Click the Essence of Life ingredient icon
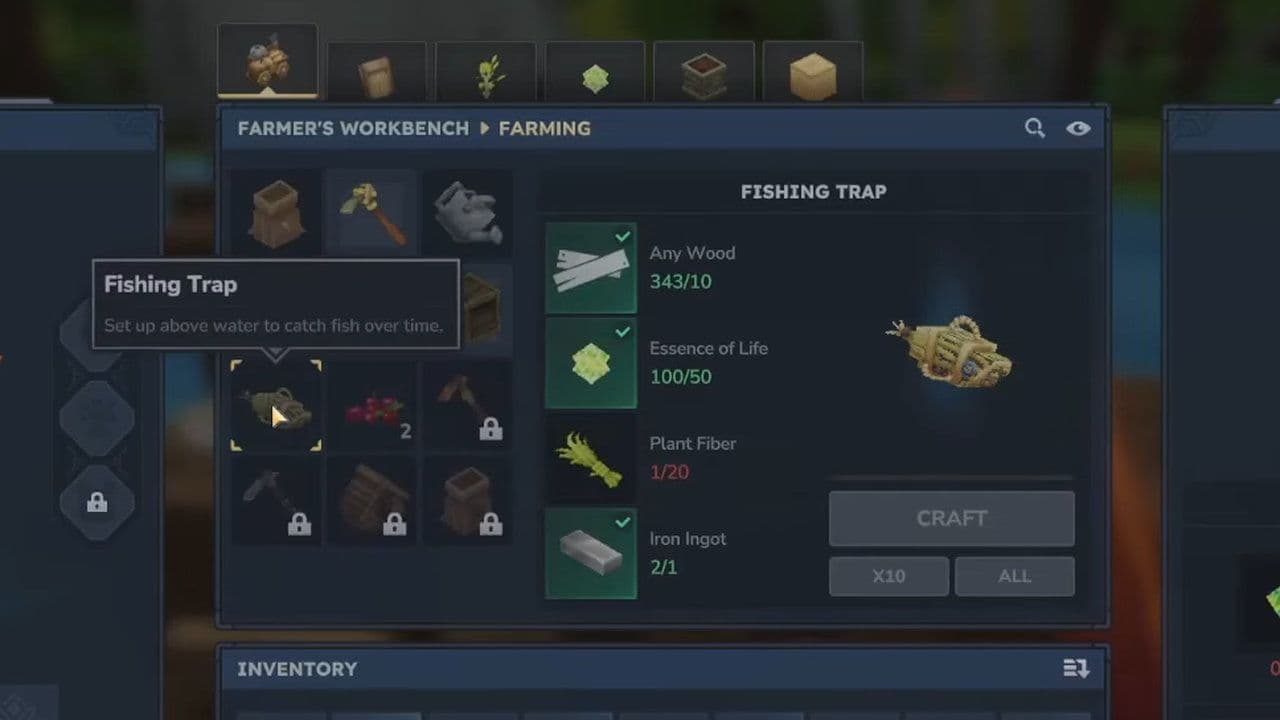The image size is (1280, 720). (590, 363)
